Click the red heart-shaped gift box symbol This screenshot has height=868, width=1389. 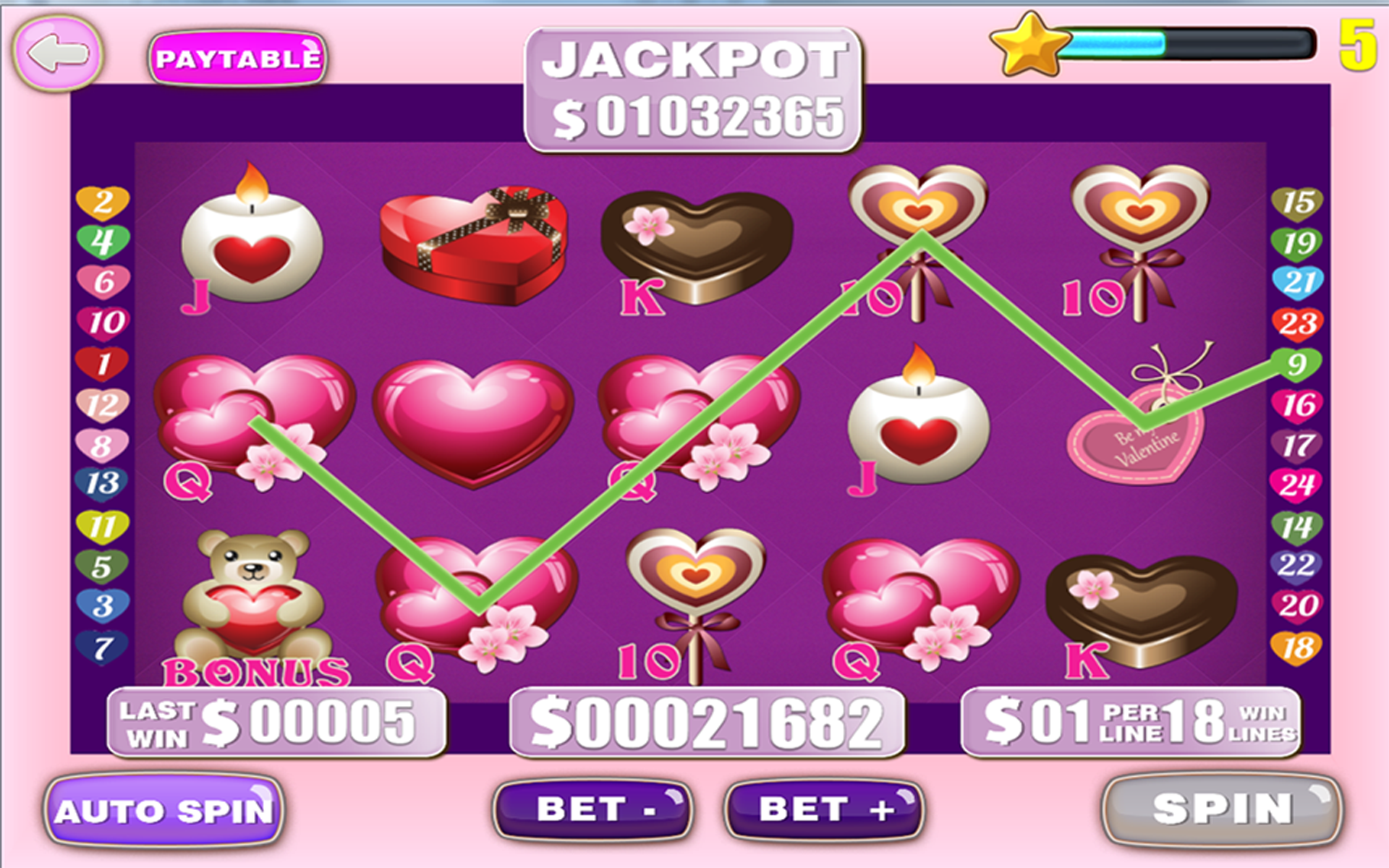point(470,246)
